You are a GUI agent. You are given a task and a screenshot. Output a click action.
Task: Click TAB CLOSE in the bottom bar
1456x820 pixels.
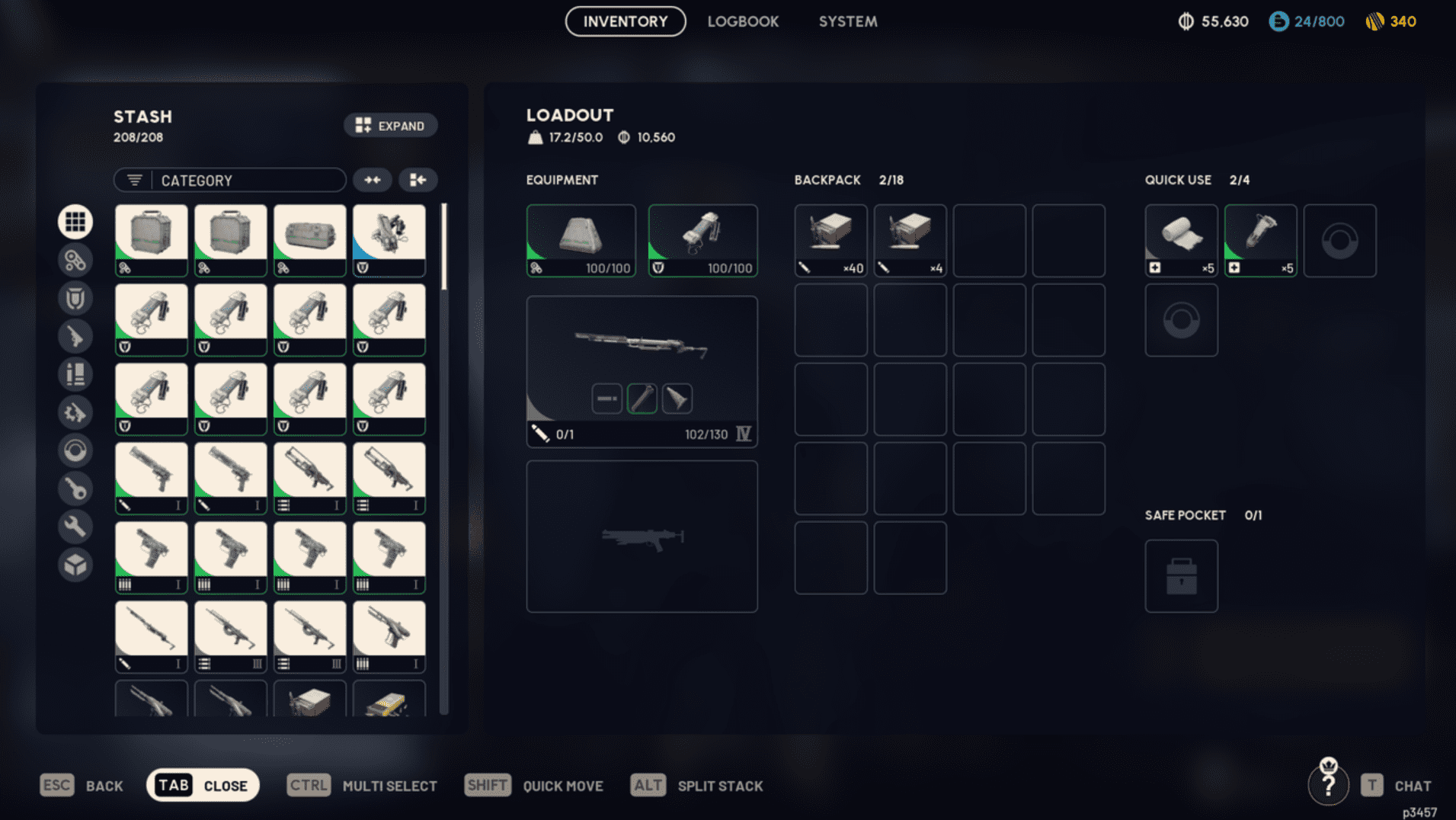(202, 785)
